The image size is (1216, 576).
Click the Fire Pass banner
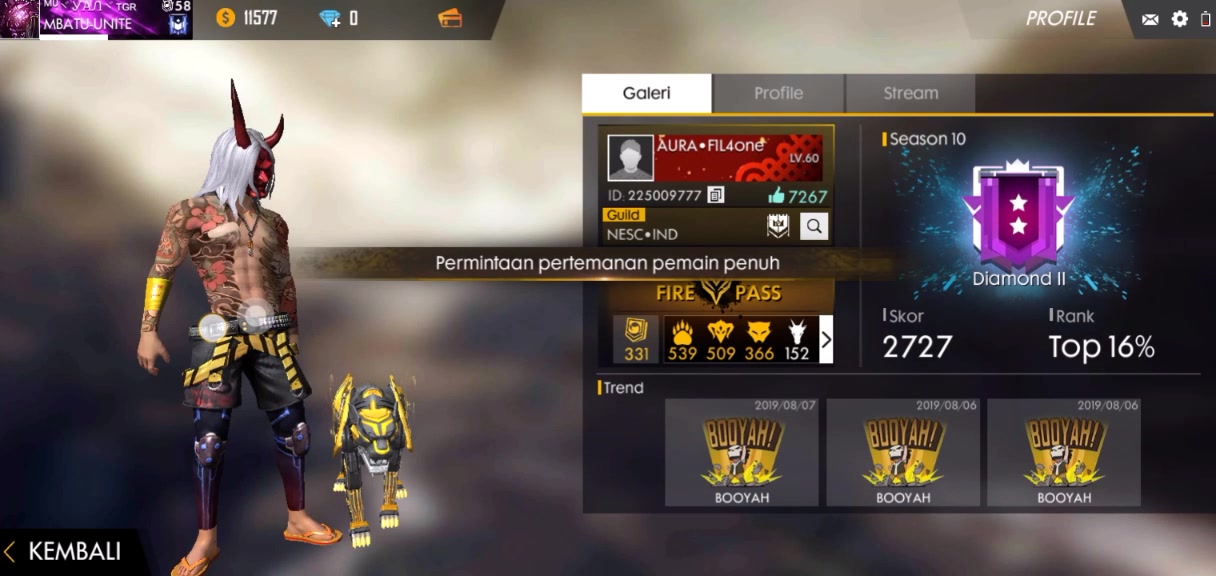(x=719, y=293)
